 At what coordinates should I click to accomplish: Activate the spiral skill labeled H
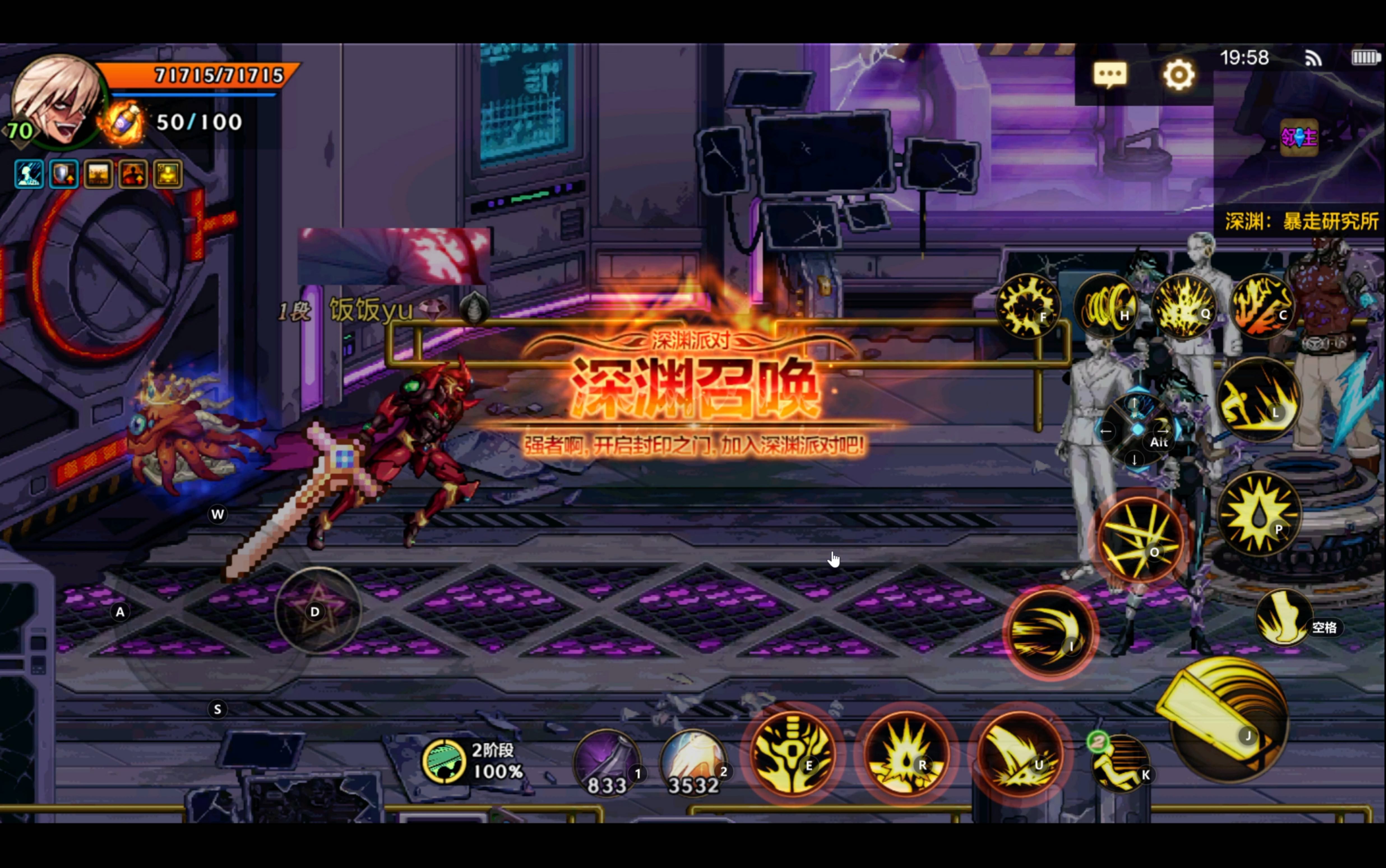1106,306
